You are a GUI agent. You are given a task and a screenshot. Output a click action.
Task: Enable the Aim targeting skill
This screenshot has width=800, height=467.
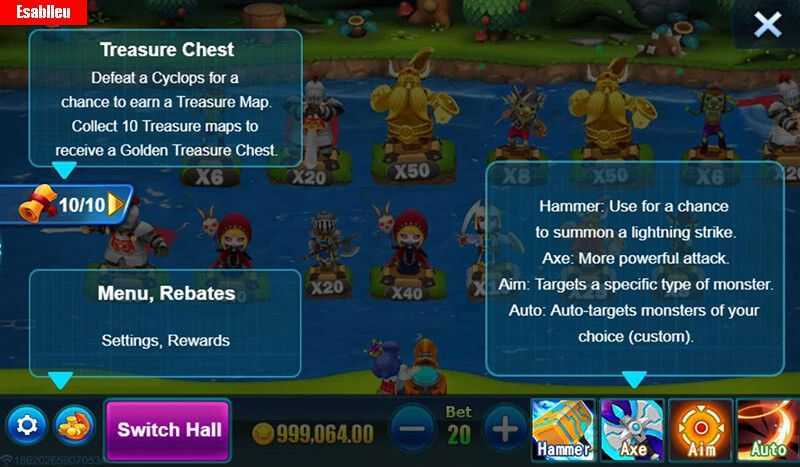coord(701,430)
